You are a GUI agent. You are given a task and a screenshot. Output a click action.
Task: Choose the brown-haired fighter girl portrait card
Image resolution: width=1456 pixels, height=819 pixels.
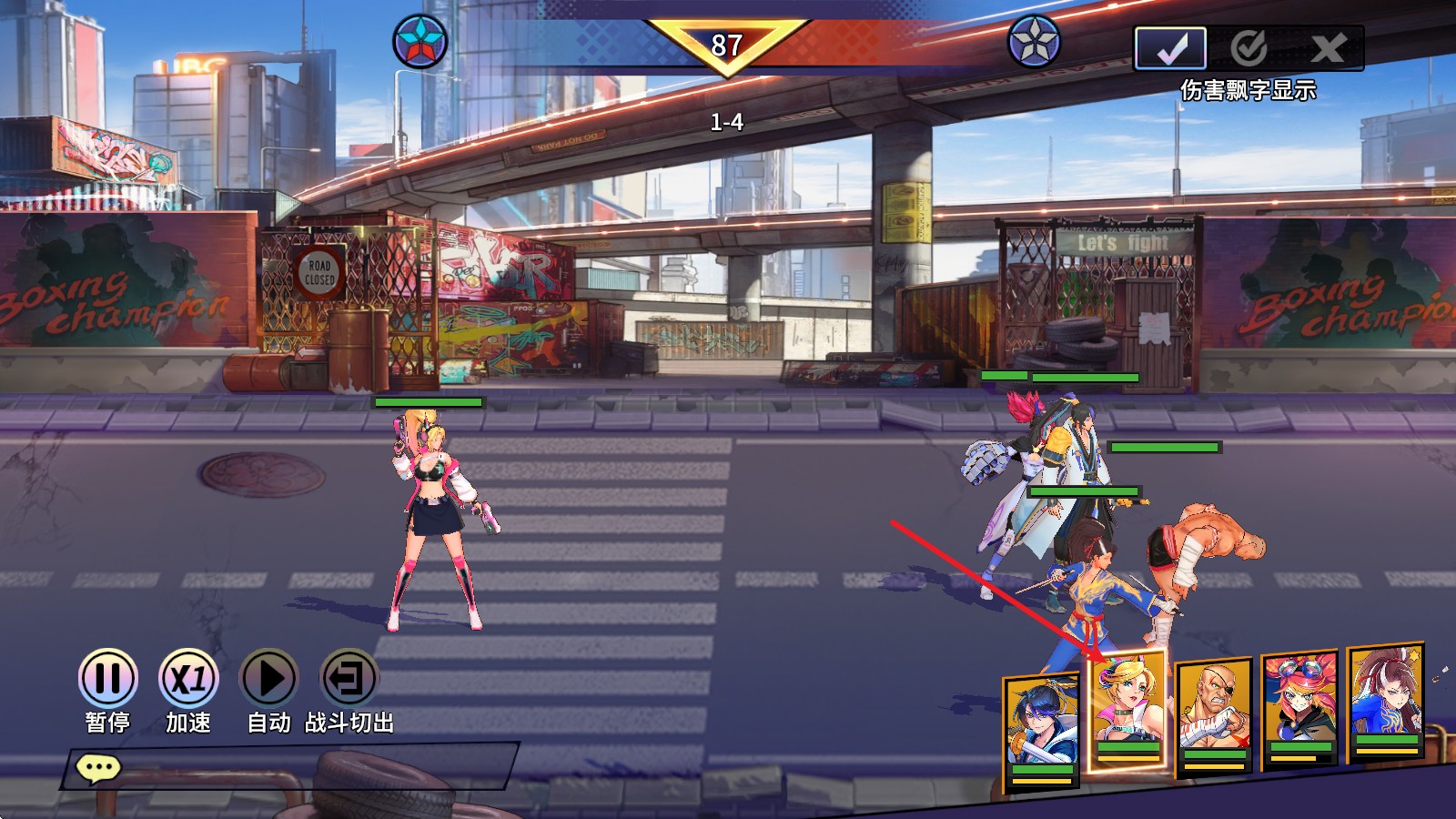point(1386,701)
